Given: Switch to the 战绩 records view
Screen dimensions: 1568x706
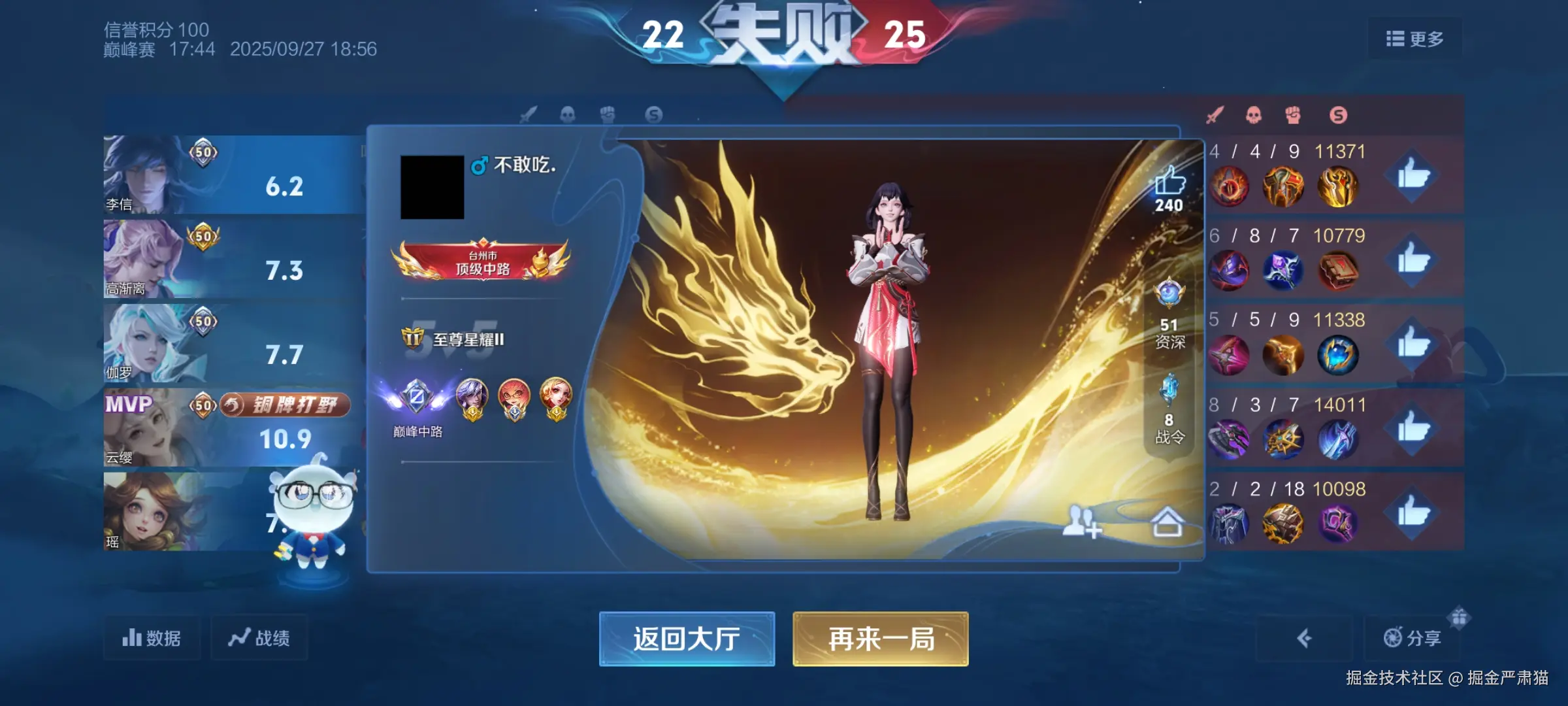Looking at the screenshot, I should tap(259, 639).
